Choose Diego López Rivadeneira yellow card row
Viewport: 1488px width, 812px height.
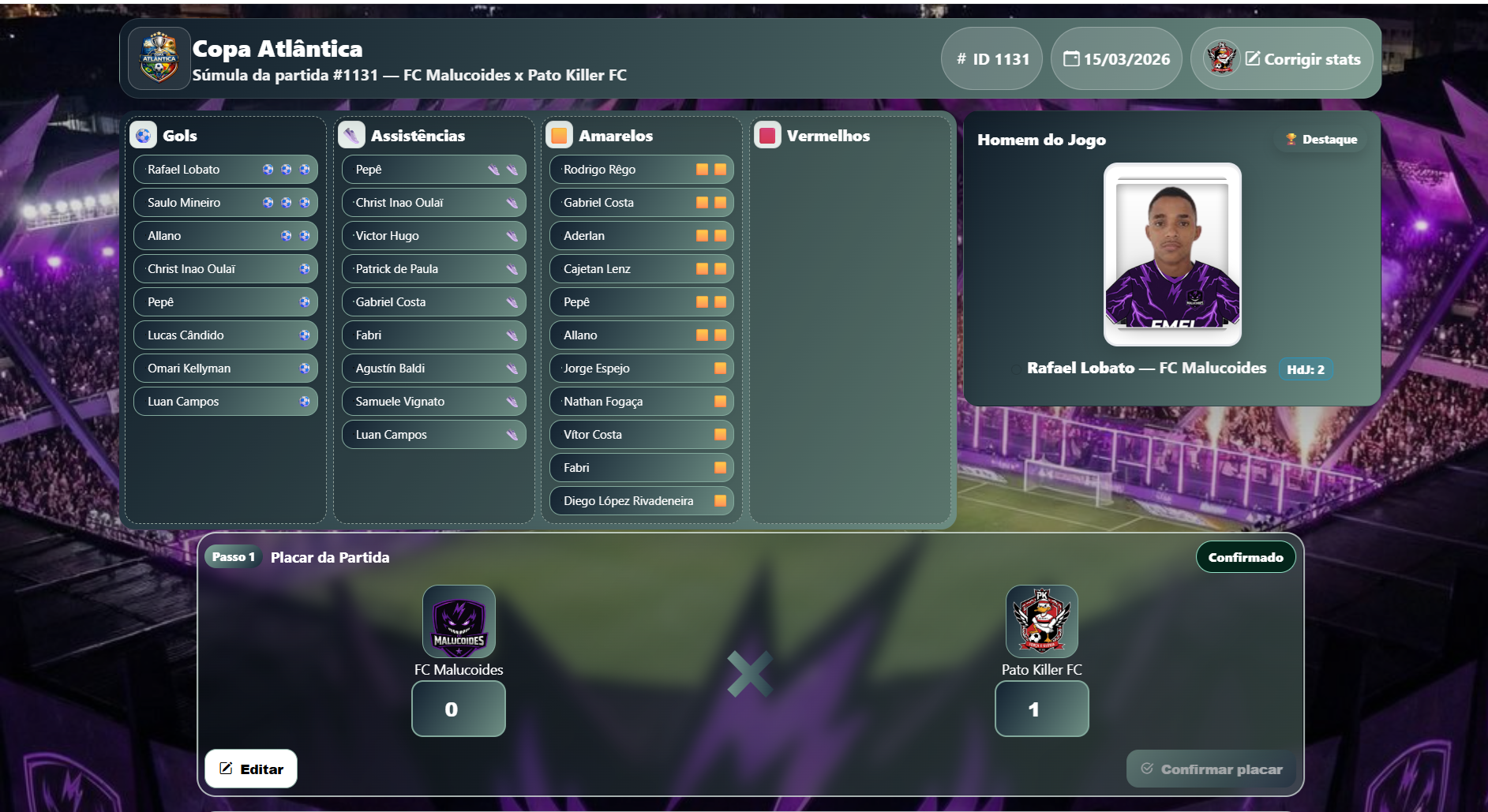click(x=641, y=501)
